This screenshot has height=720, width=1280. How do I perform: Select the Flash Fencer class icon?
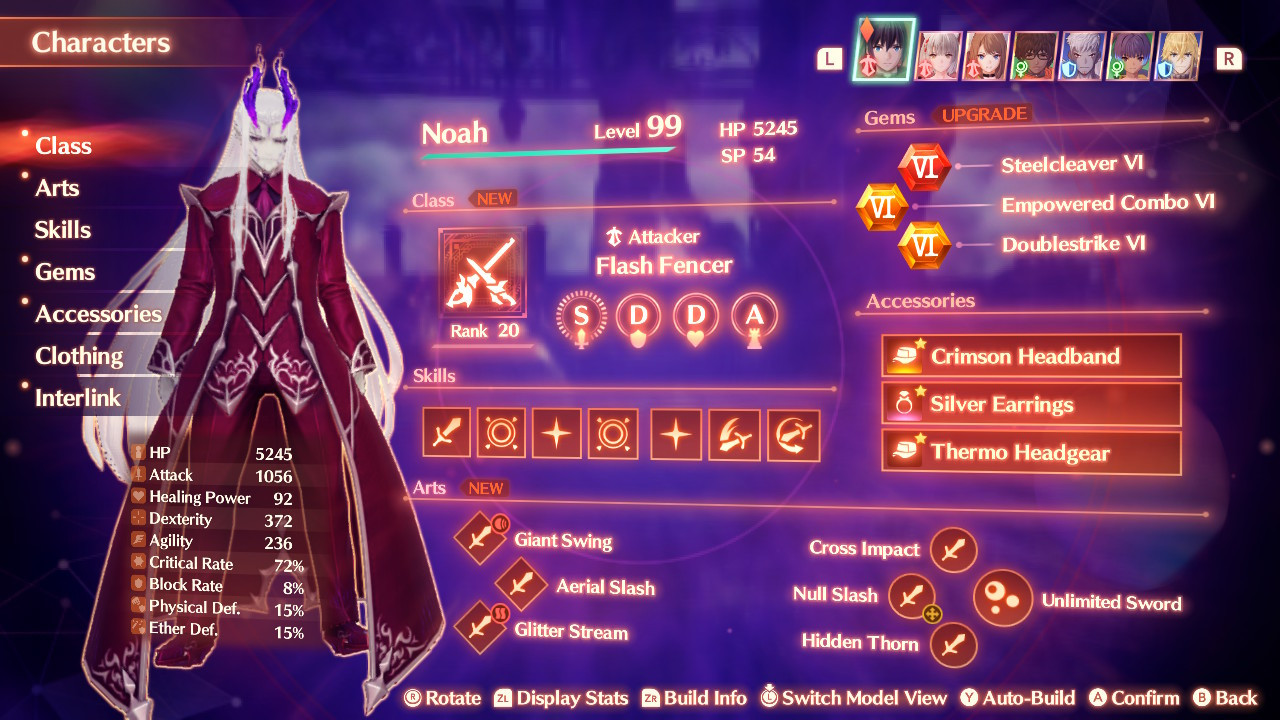(x=482, y=271)
